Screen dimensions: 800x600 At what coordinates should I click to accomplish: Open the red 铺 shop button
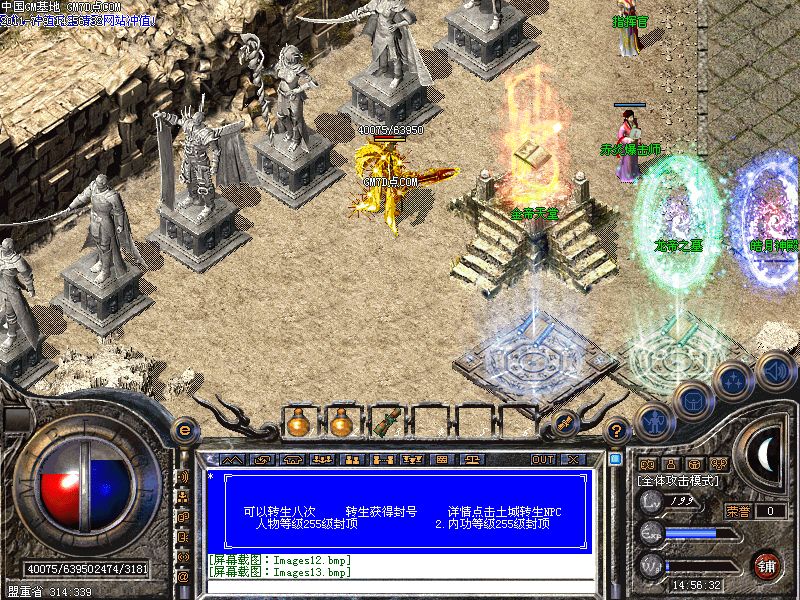[x=766, y=565]
